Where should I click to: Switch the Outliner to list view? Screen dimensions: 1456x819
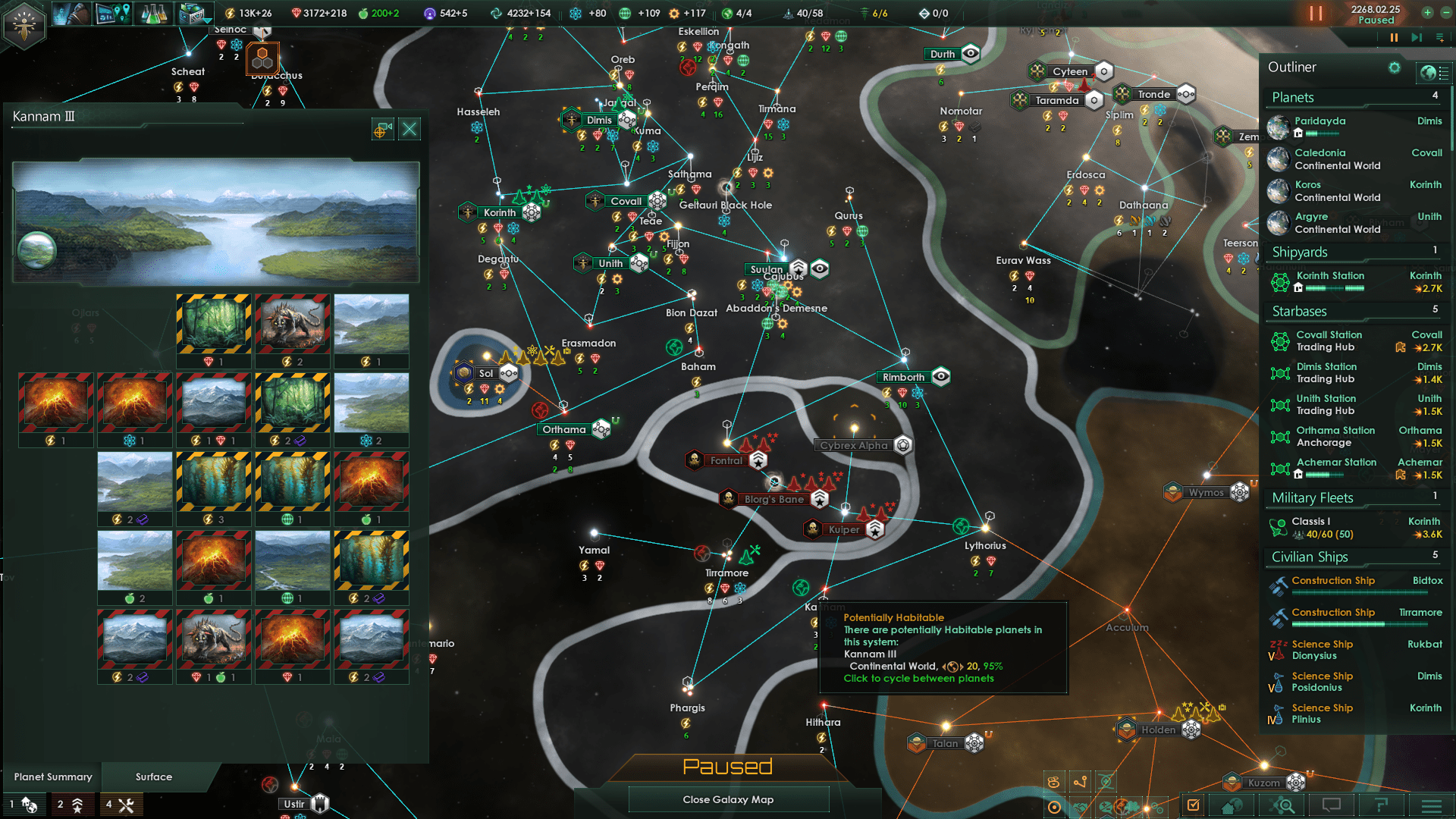coord(1444,72)
